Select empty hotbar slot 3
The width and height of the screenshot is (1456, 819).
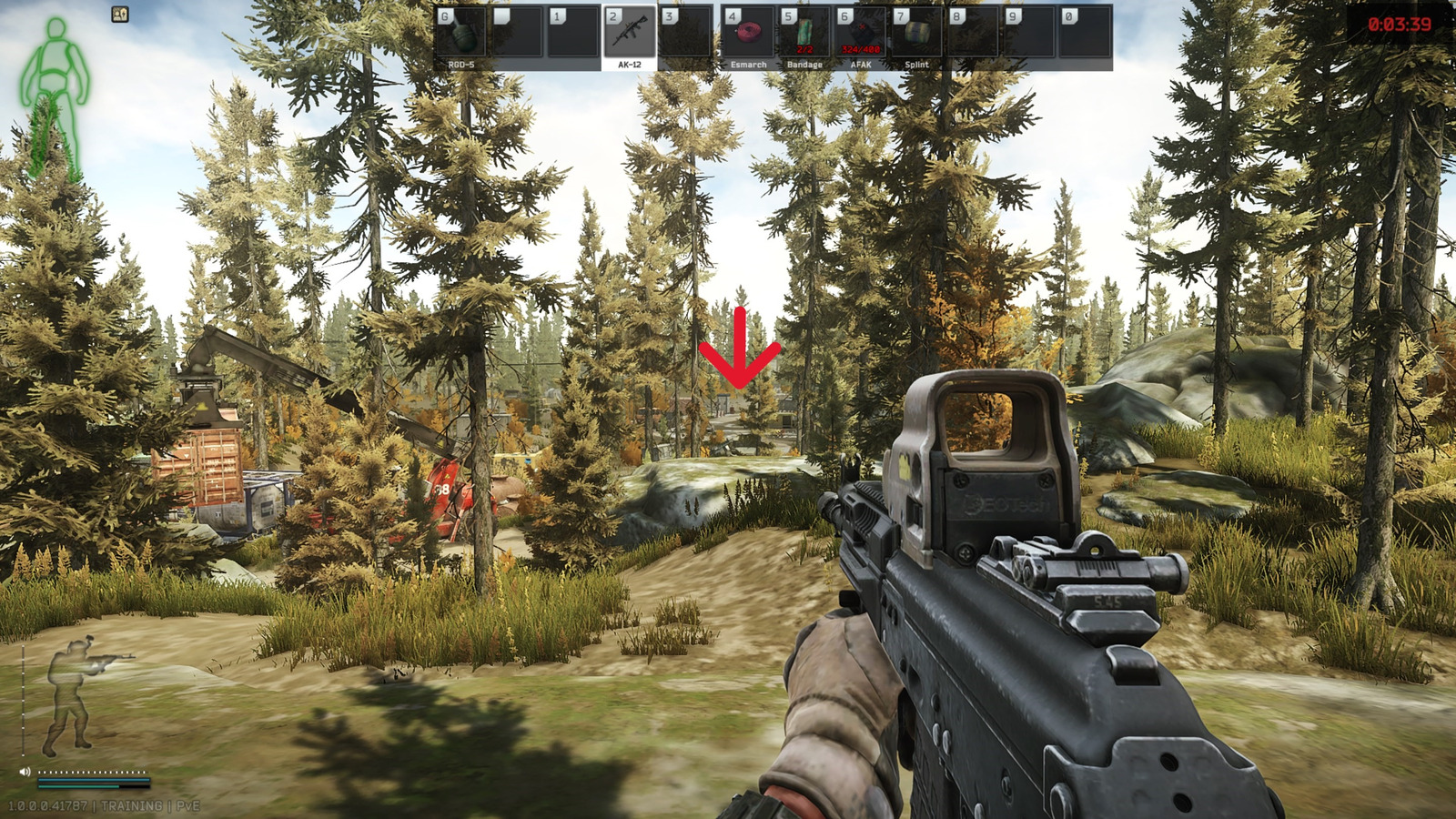click(x=686, y=36)
